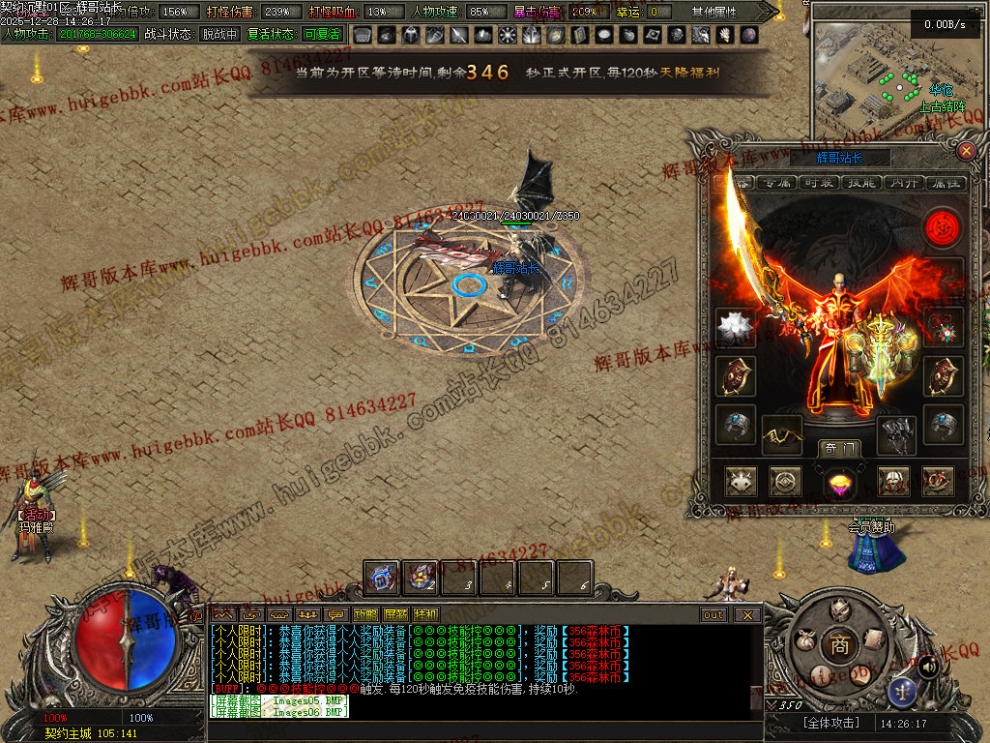Select the 专属 tab in character panel

pos(777,183)
